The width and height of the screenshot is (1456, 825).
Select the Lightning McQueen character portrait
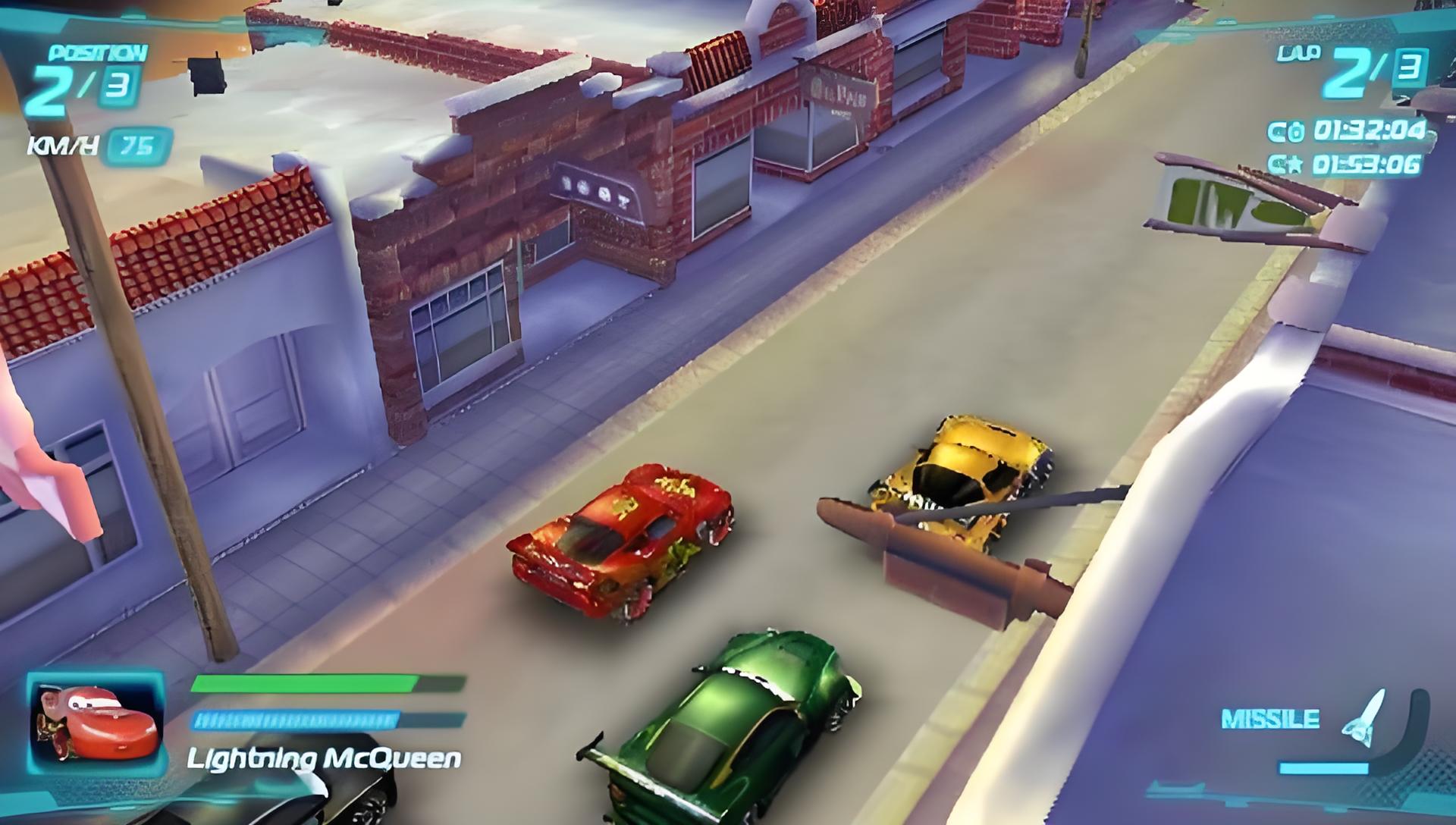coord(96,721)
